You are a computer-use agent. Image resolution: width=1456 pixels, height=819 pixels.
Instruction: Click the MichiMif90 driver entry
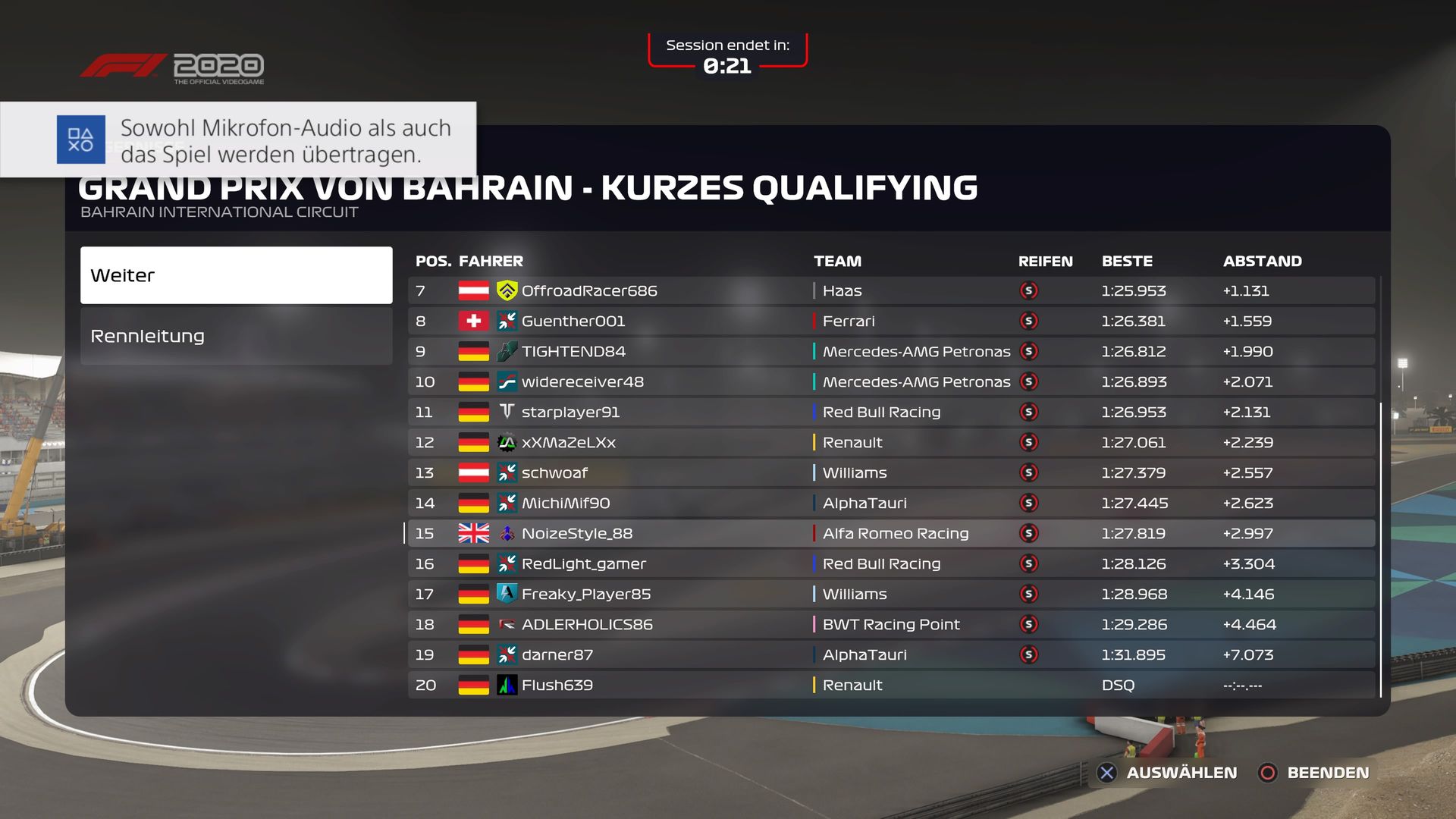891,503
